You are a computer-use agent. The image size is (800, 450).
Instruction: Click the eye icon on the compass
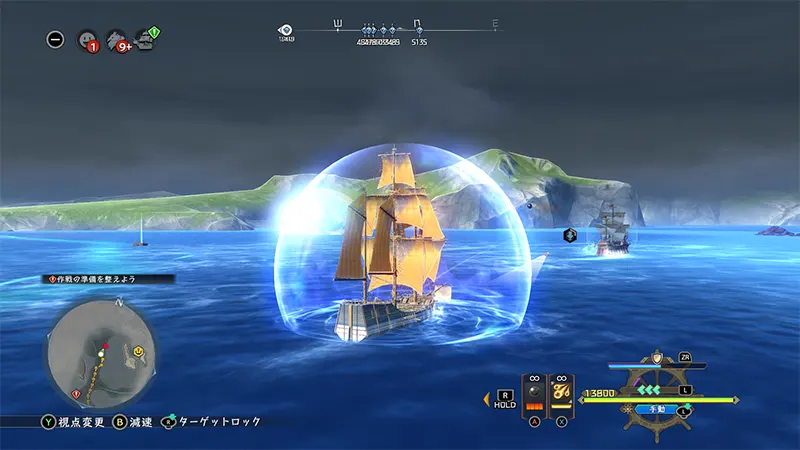point(287,31)
